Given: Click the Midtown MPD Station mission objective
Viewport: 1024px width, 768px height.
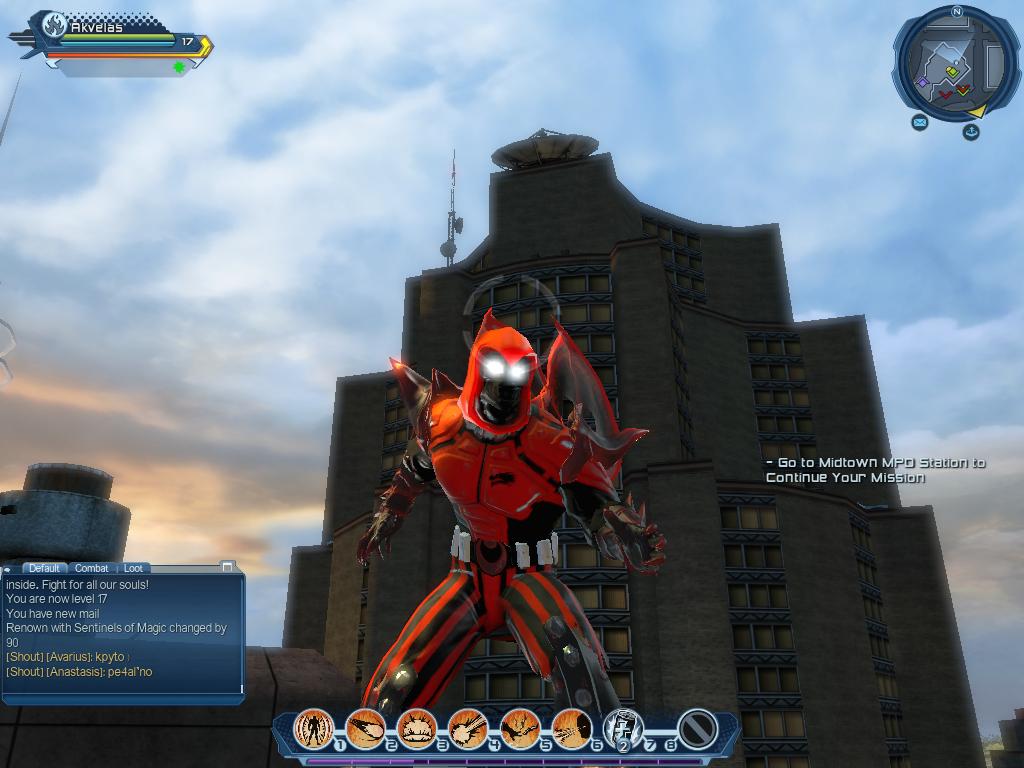Looking at the screenshot, I should tap(875, 470).
